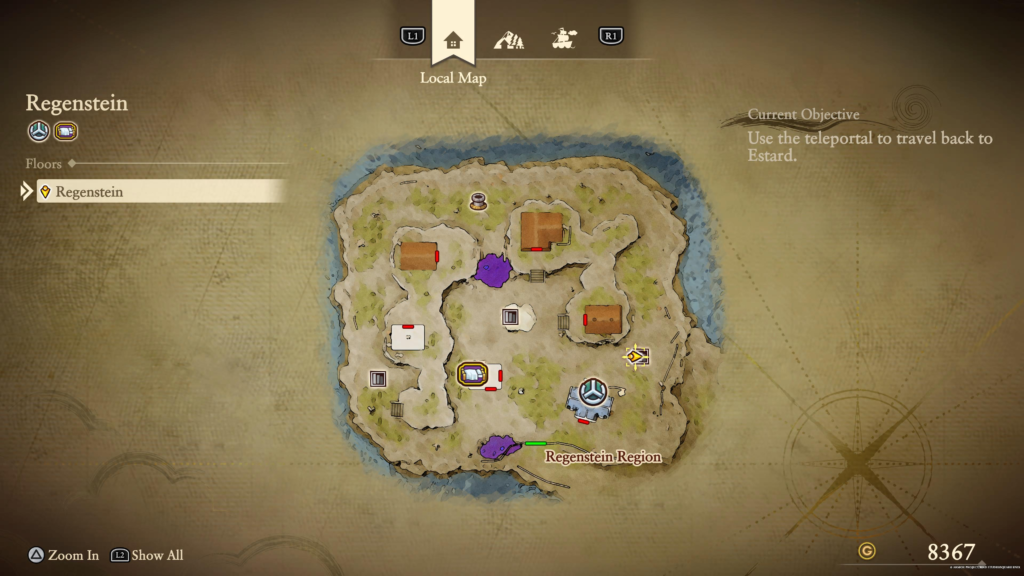Switch to the mountain and trees map tab
The height and width of the screenshot is (576, 1024).
point(509,40)
